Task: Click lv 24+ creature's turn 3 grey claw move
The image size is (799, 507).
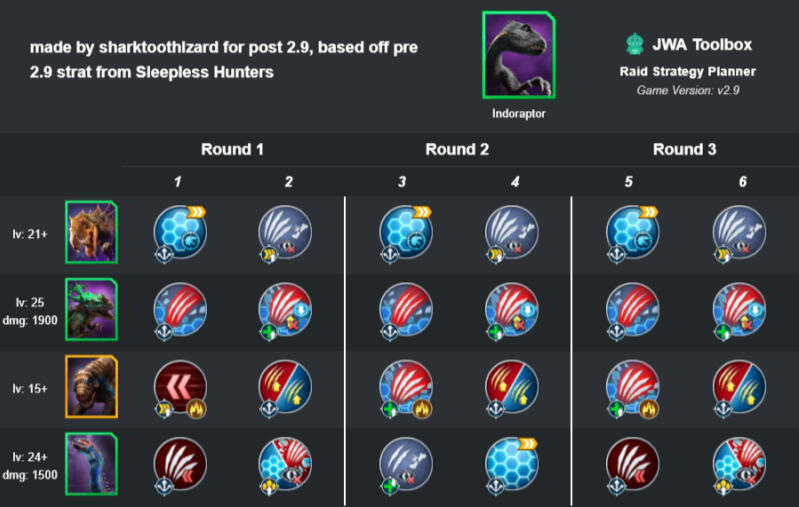Action: pyautogui.click(x=405, y=462)
